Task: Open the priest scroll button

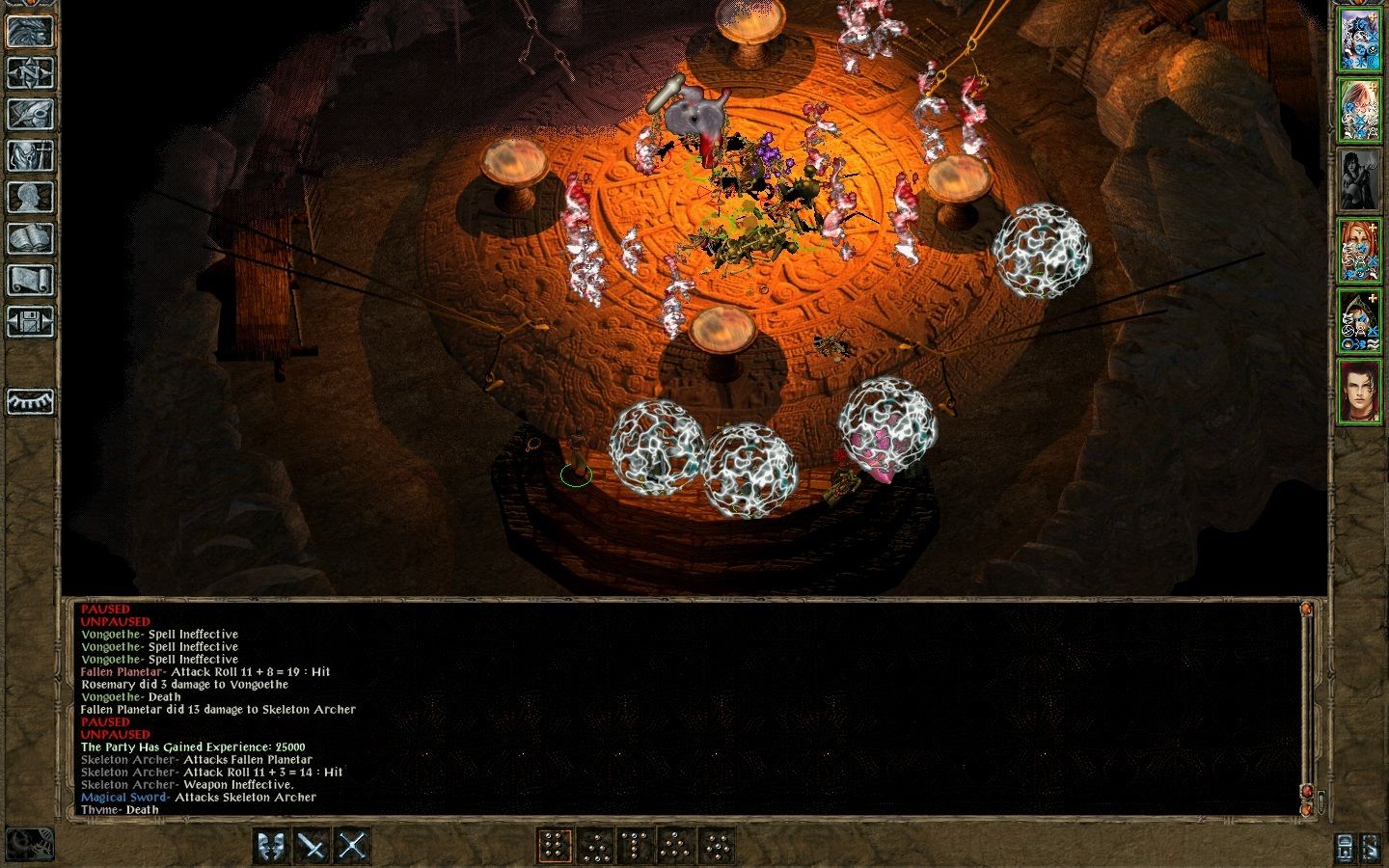Action: point(30,280)
